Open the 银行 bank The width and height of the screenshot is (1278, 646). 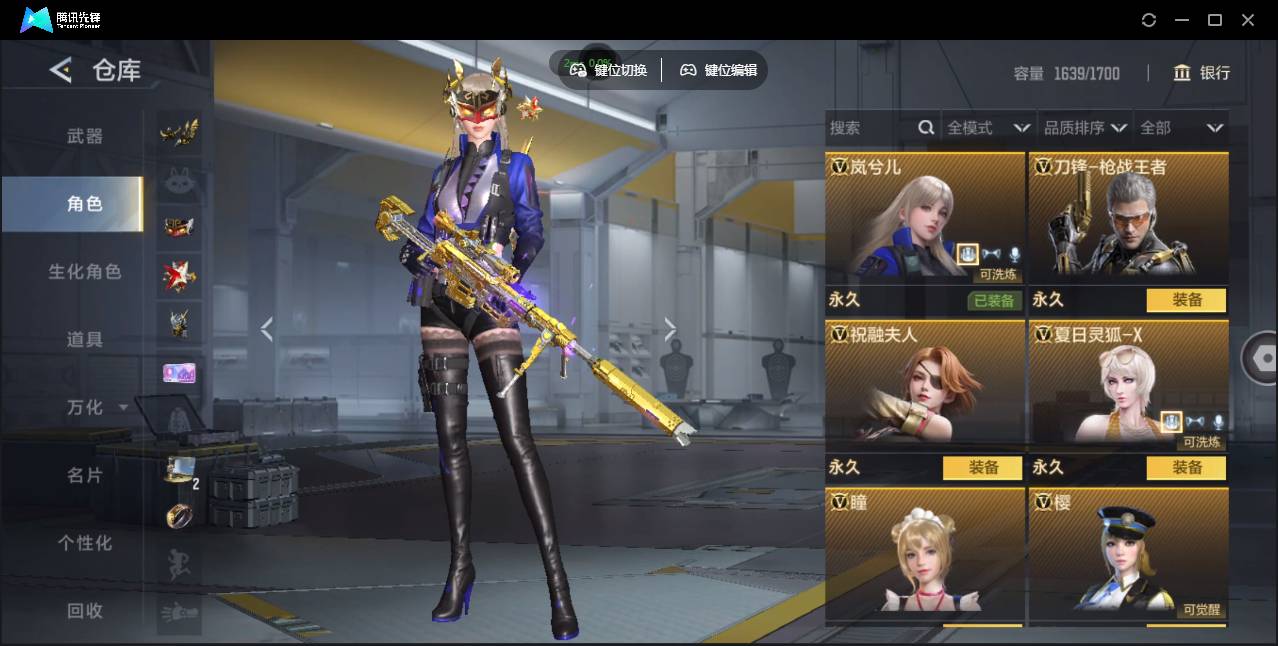tap(1202, 73)
